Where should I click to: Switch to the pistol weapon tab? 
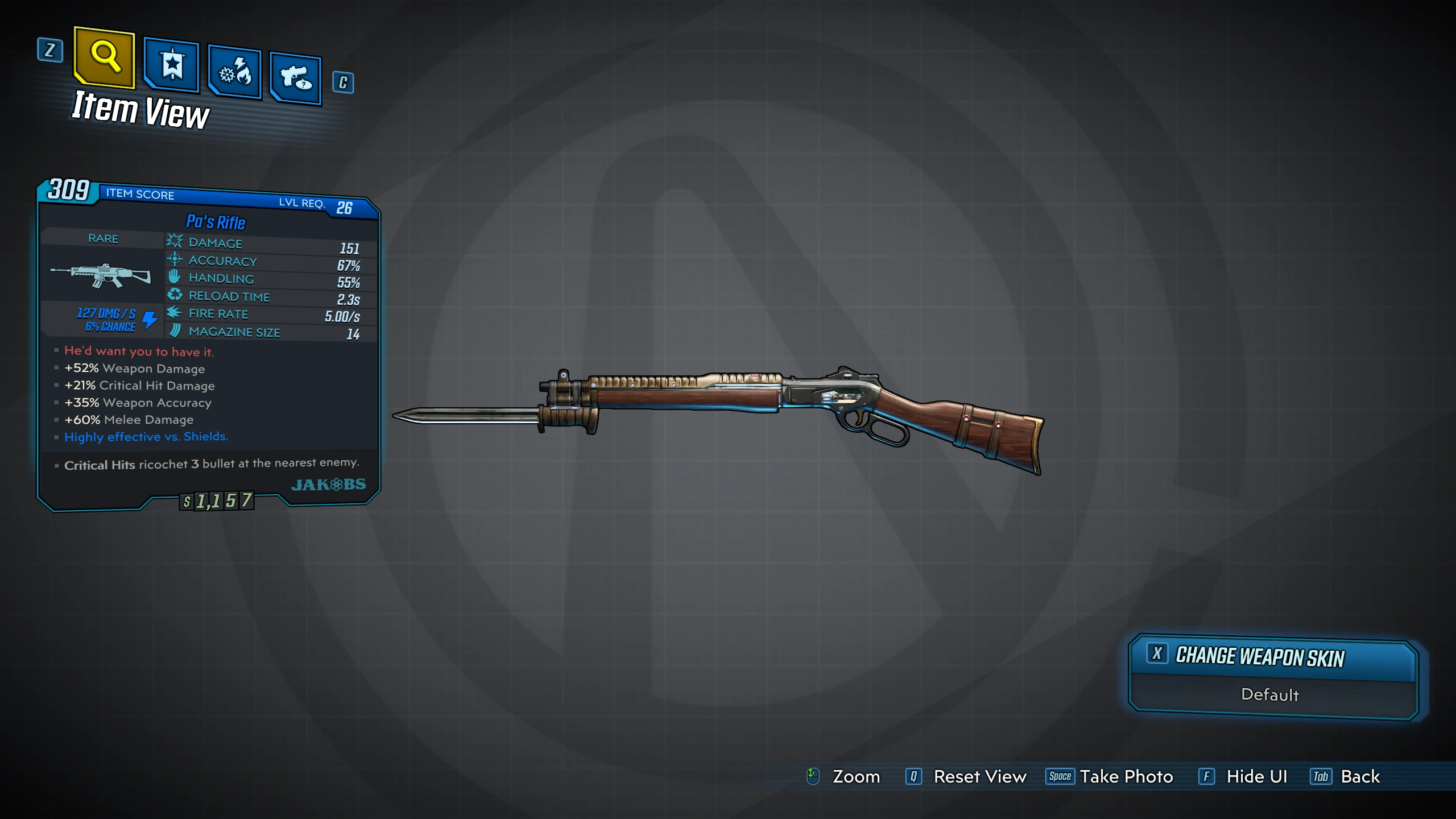[296, 78]
